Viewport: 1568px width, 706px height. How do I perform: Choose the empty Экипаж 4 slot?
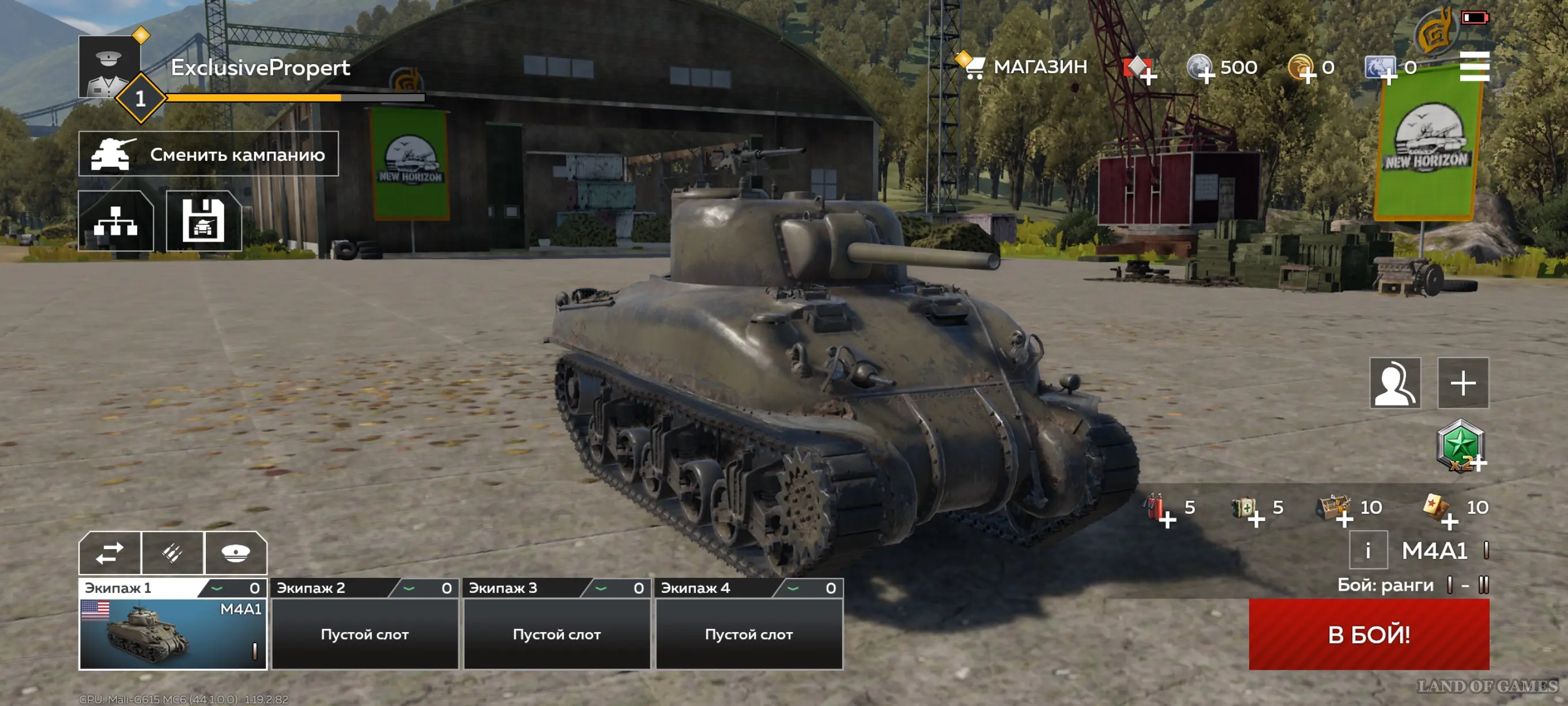point(749,633)
